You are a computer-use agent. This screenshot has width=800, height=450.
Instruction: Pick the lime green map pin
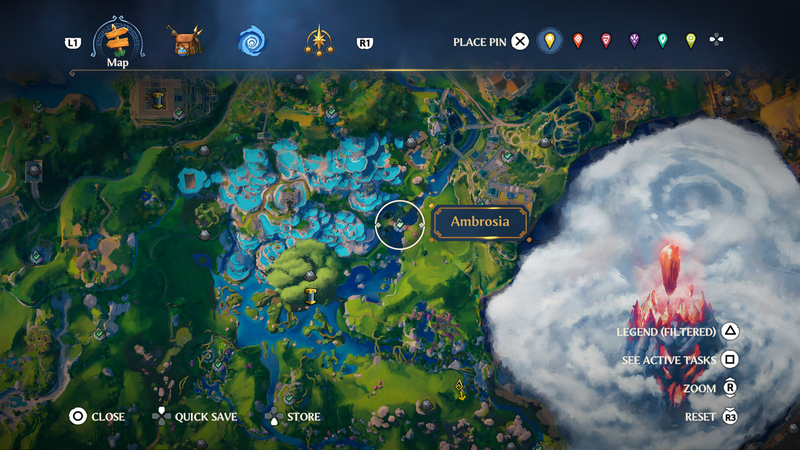point(690,41)
